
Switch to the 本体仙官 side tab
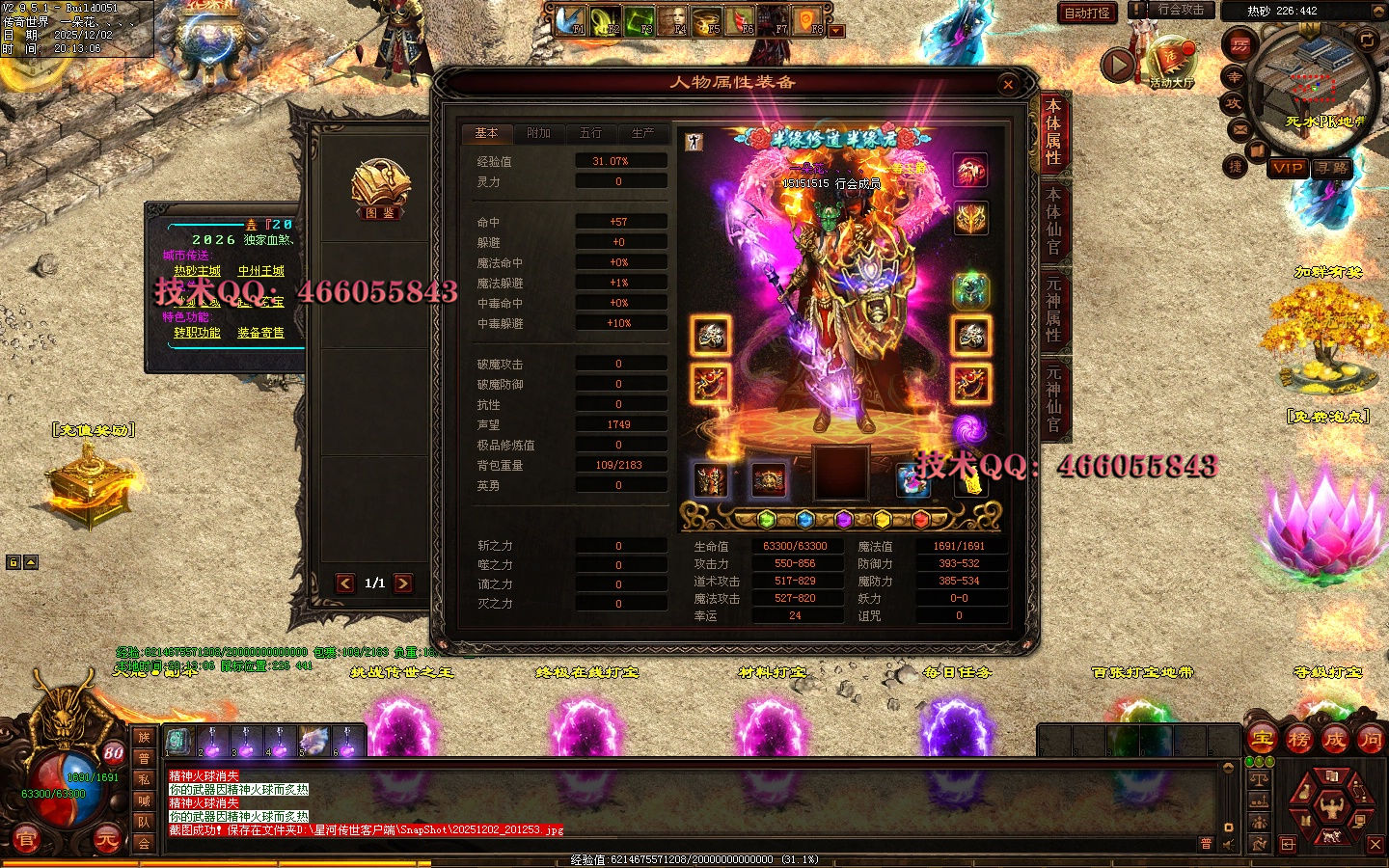tap(1053, 220)
